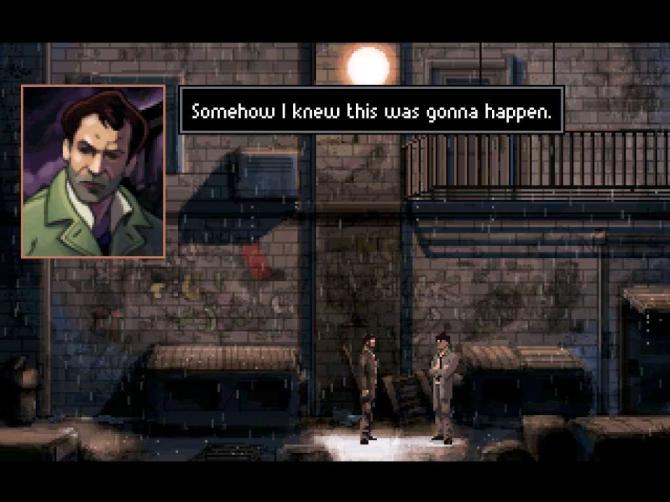Screen dimensions: 670x502
Task: Click the speaker portrait in green coat
Action: (93, 171)
